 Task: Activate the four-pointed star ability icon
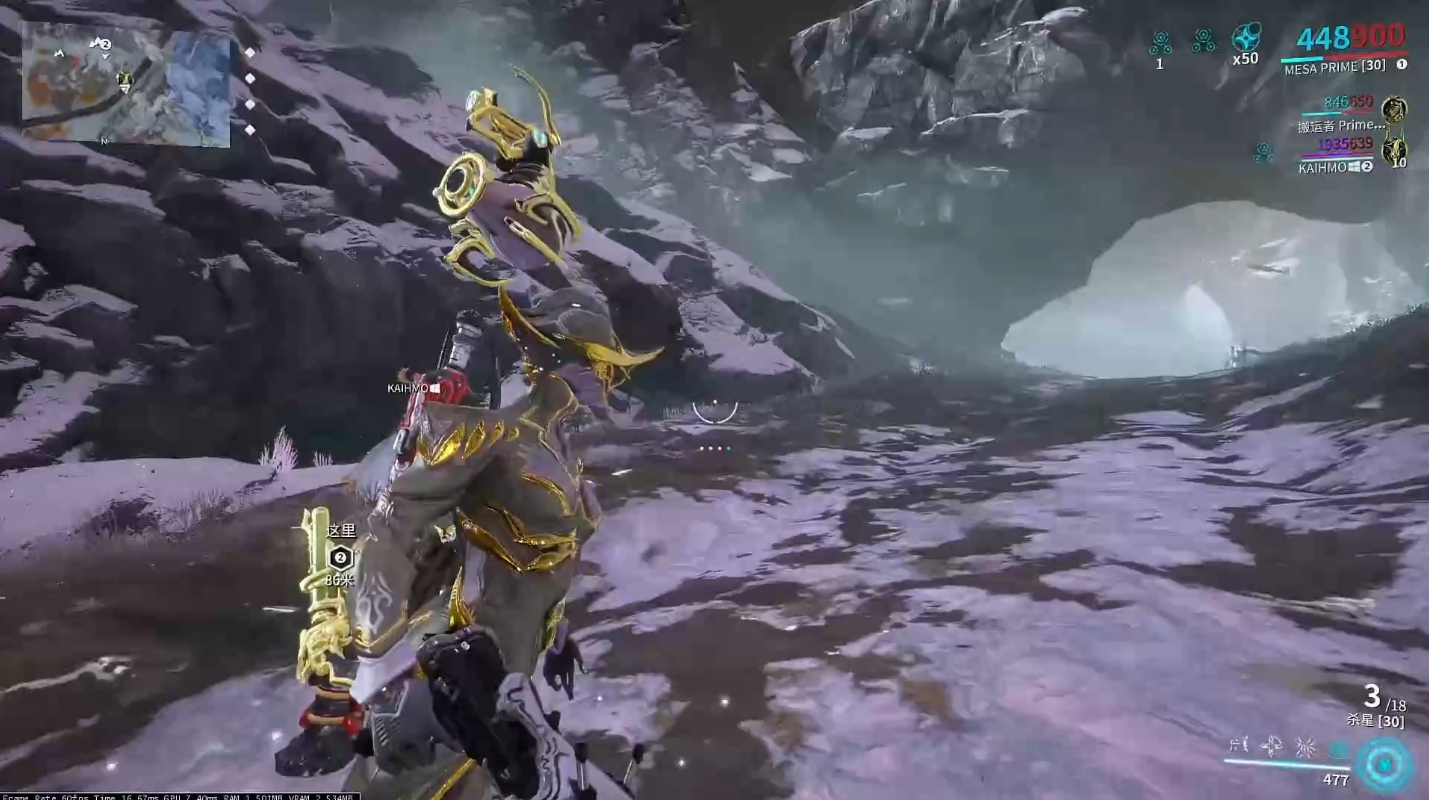tap(1272, 745)
